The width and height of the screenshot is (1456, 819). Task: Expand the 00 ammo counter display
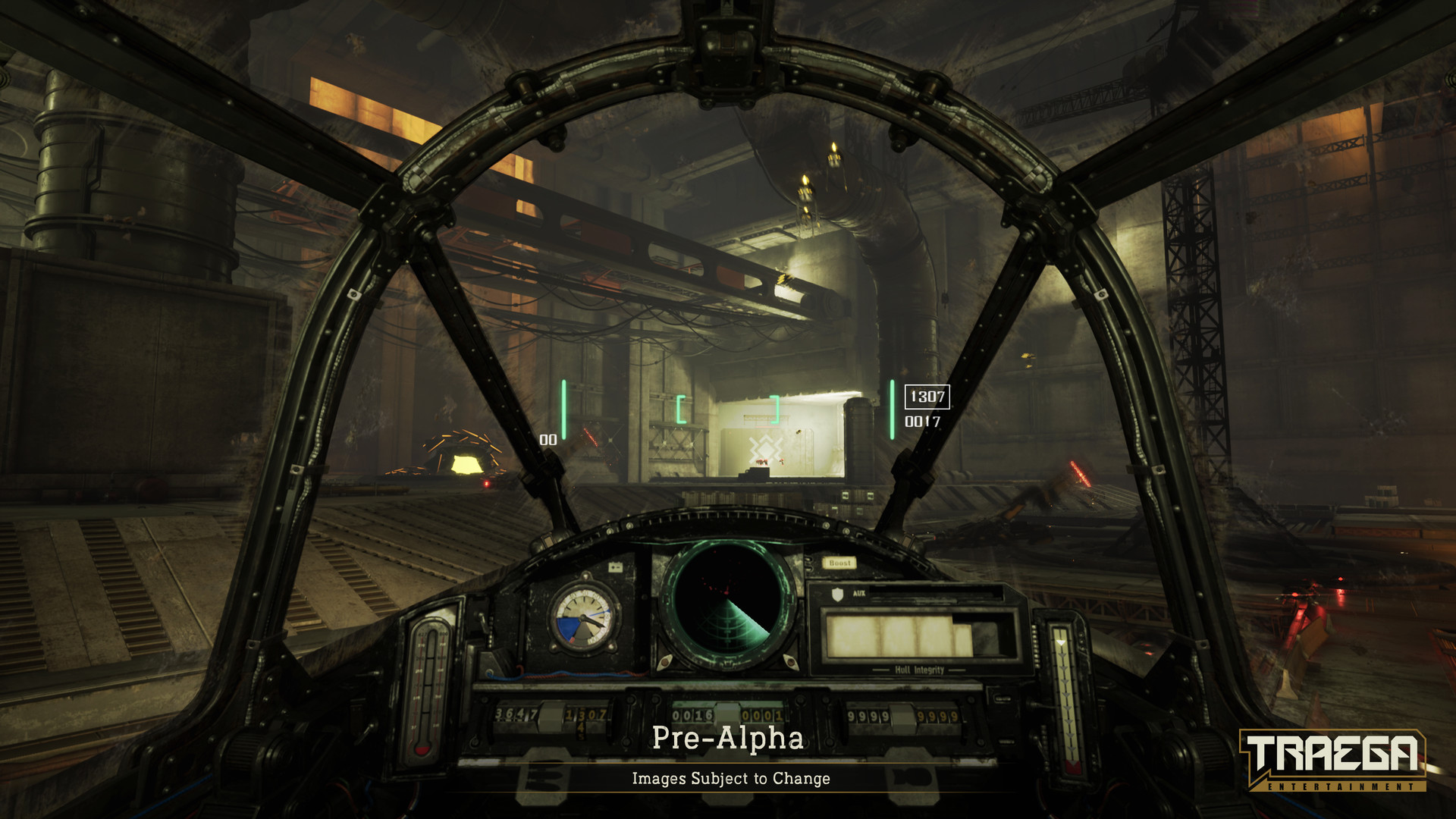[x=548, y=438]
